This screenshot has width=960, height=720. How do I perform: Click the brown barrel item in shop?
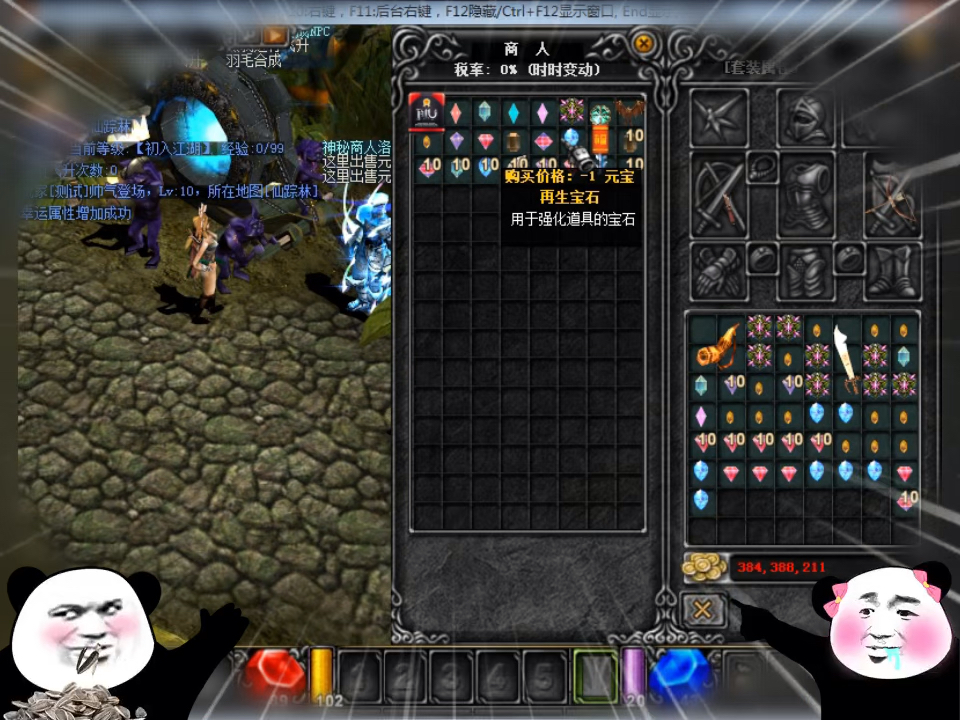(x=515, y=140)
